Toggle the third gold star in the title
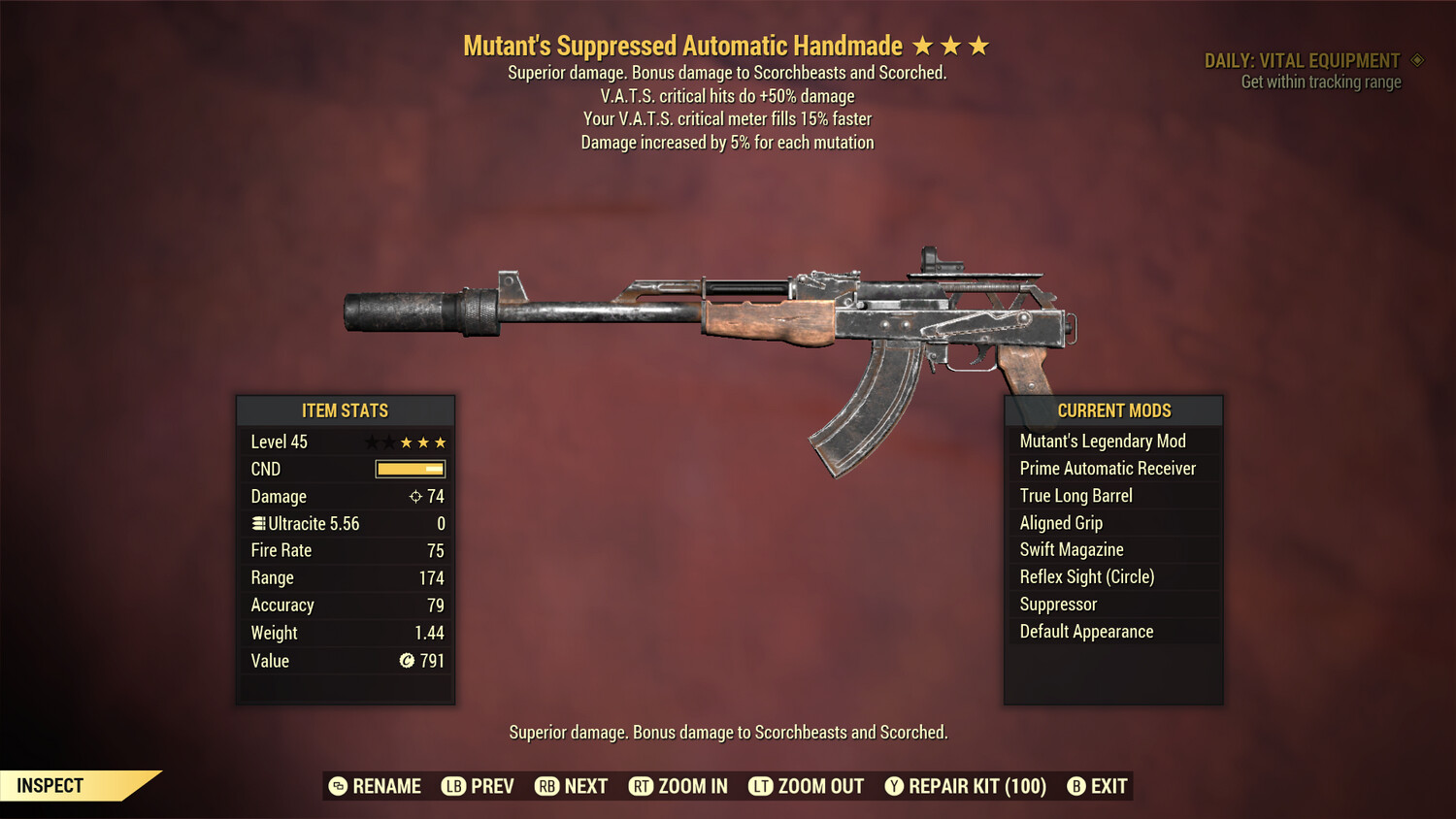Viewport: 1456px width, 819px height. pyautogui.click(x=977, y=44)
